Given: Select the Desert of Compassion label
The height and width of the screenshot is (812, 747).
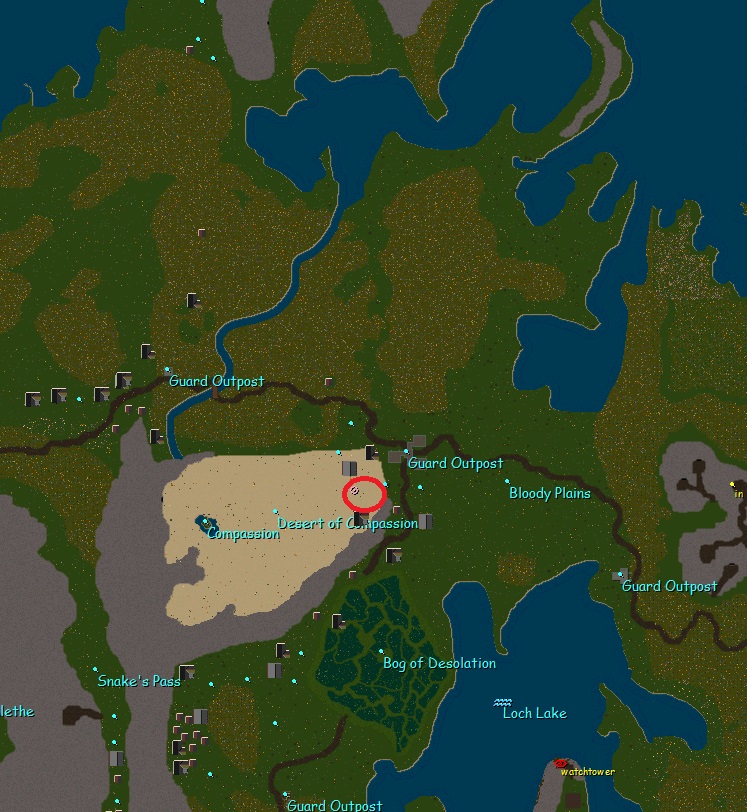Looking at the screenshot, I should (x=347, y=524).
